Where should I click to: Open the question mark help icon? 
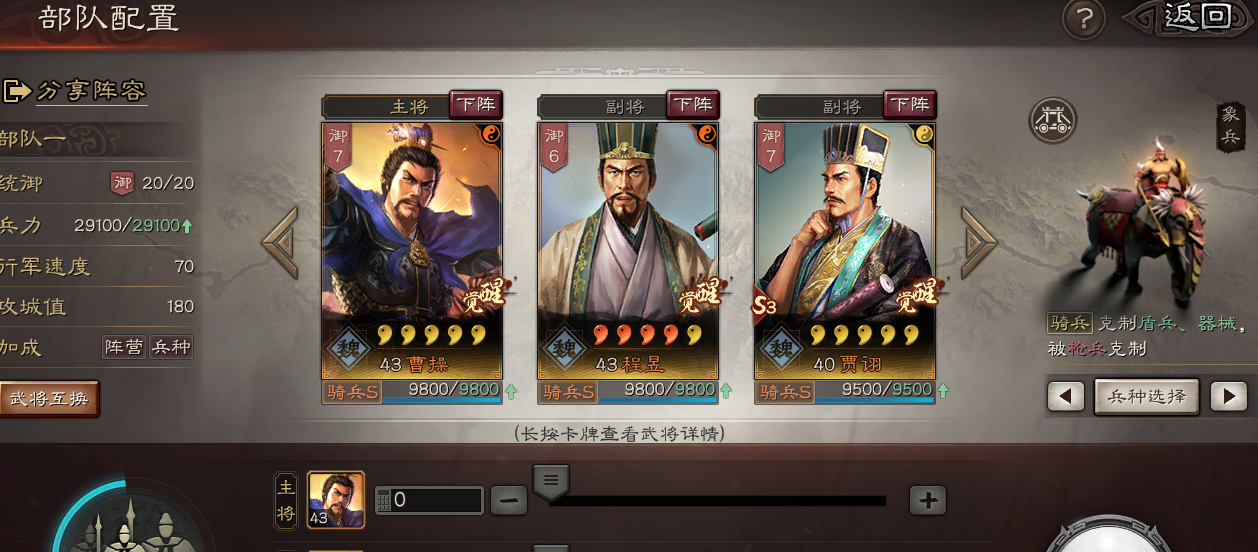[x=1083, y=19]
